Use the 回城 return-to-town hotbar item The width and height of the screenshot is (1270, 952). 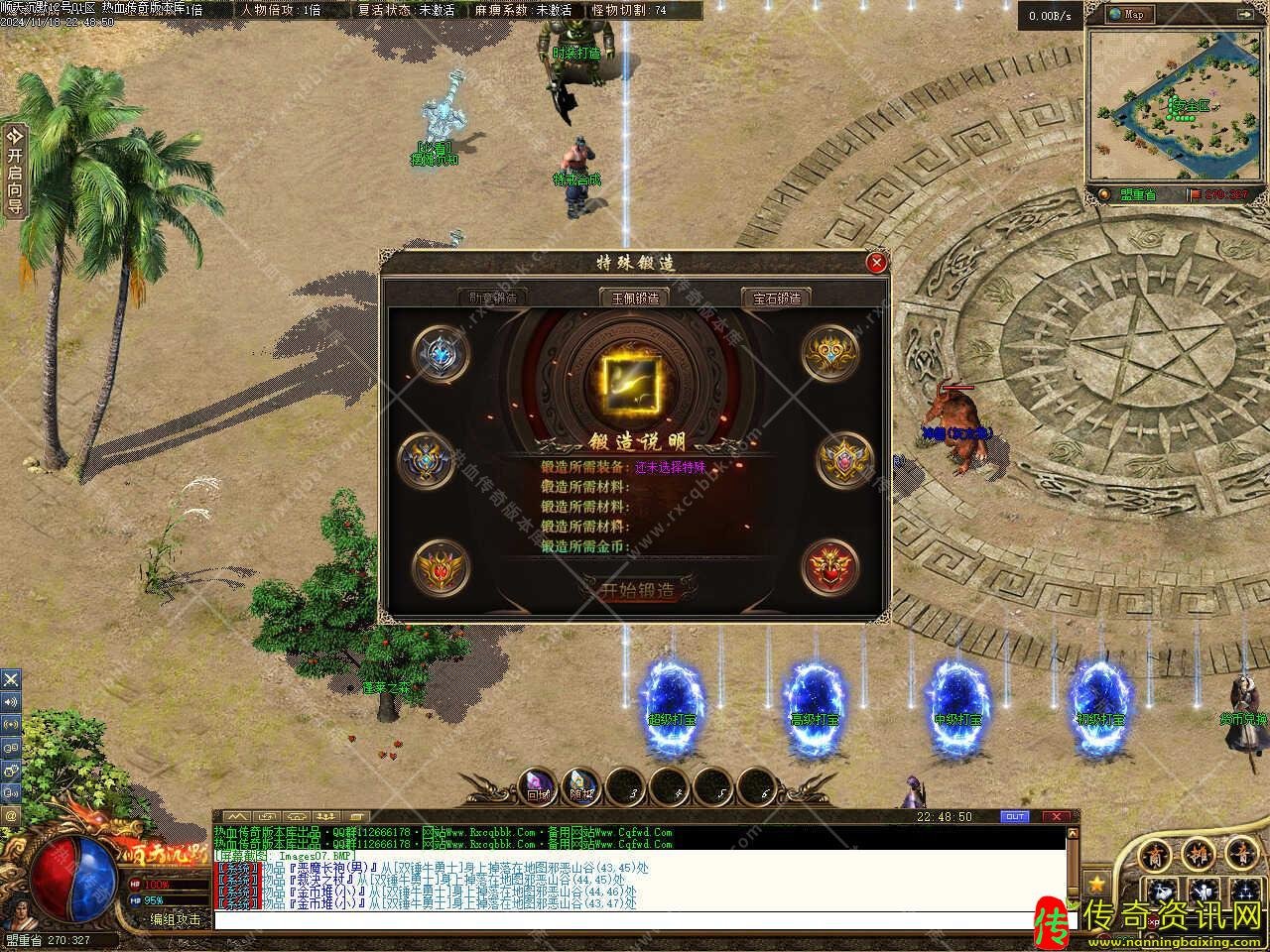(538, 786)
